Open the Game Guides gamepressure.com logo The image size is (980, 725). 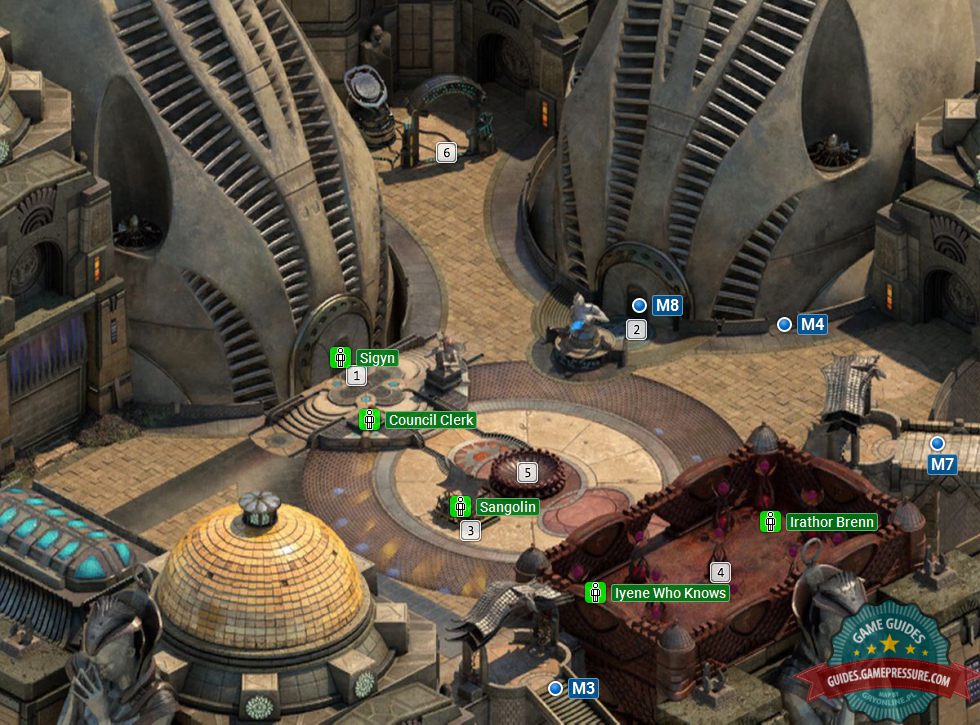pos(888,660)
